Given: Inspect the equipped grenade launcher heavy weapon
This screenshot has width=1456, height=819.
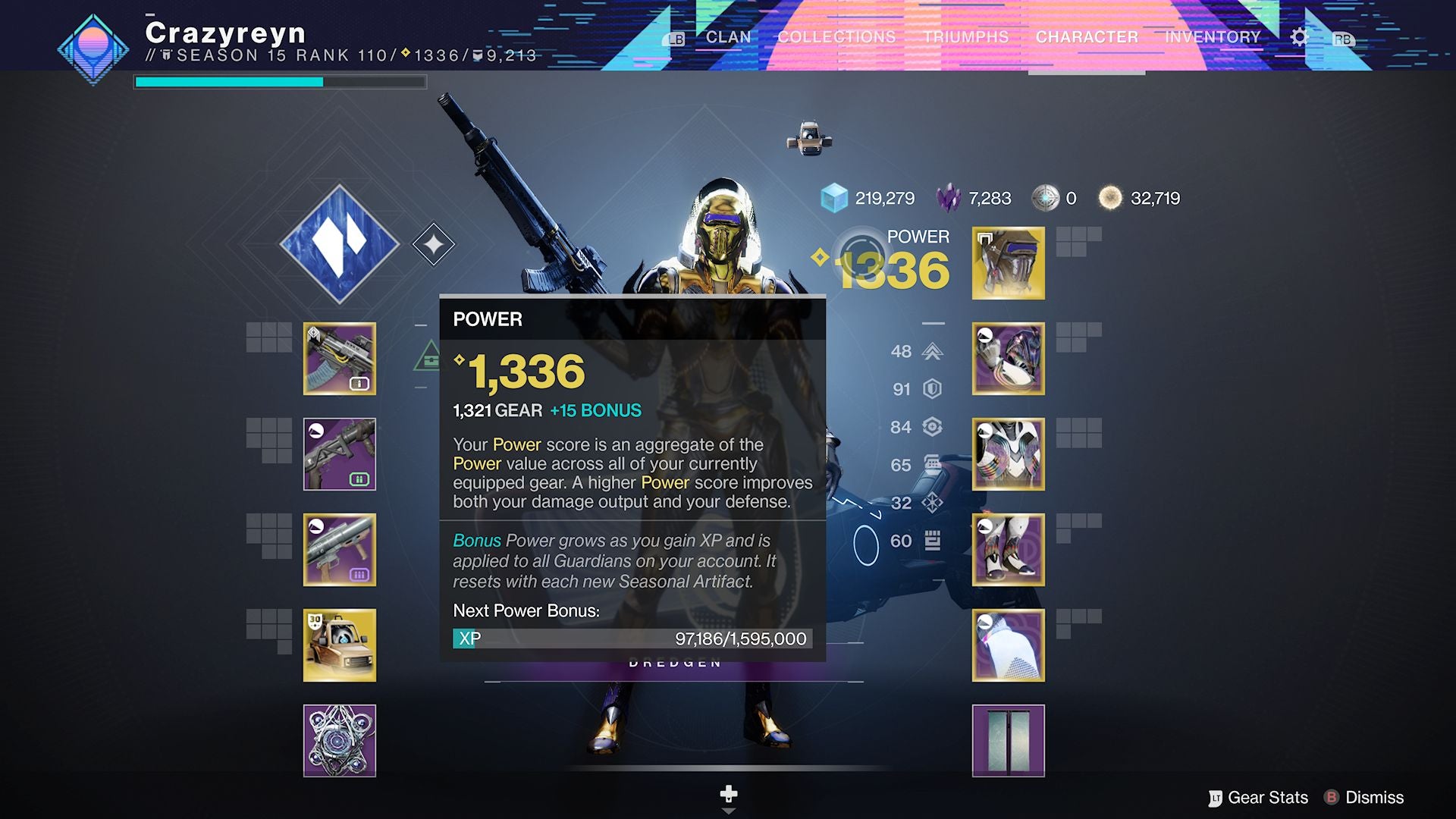Looking at the screenshot, I should click(x=340, y=551).
